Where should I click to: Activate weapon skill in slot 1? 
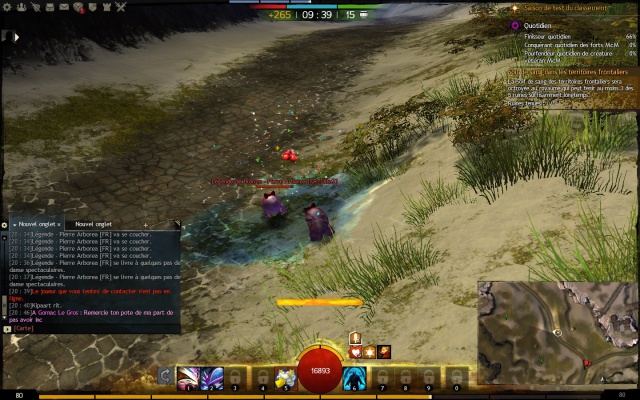[x=188, y=378]
